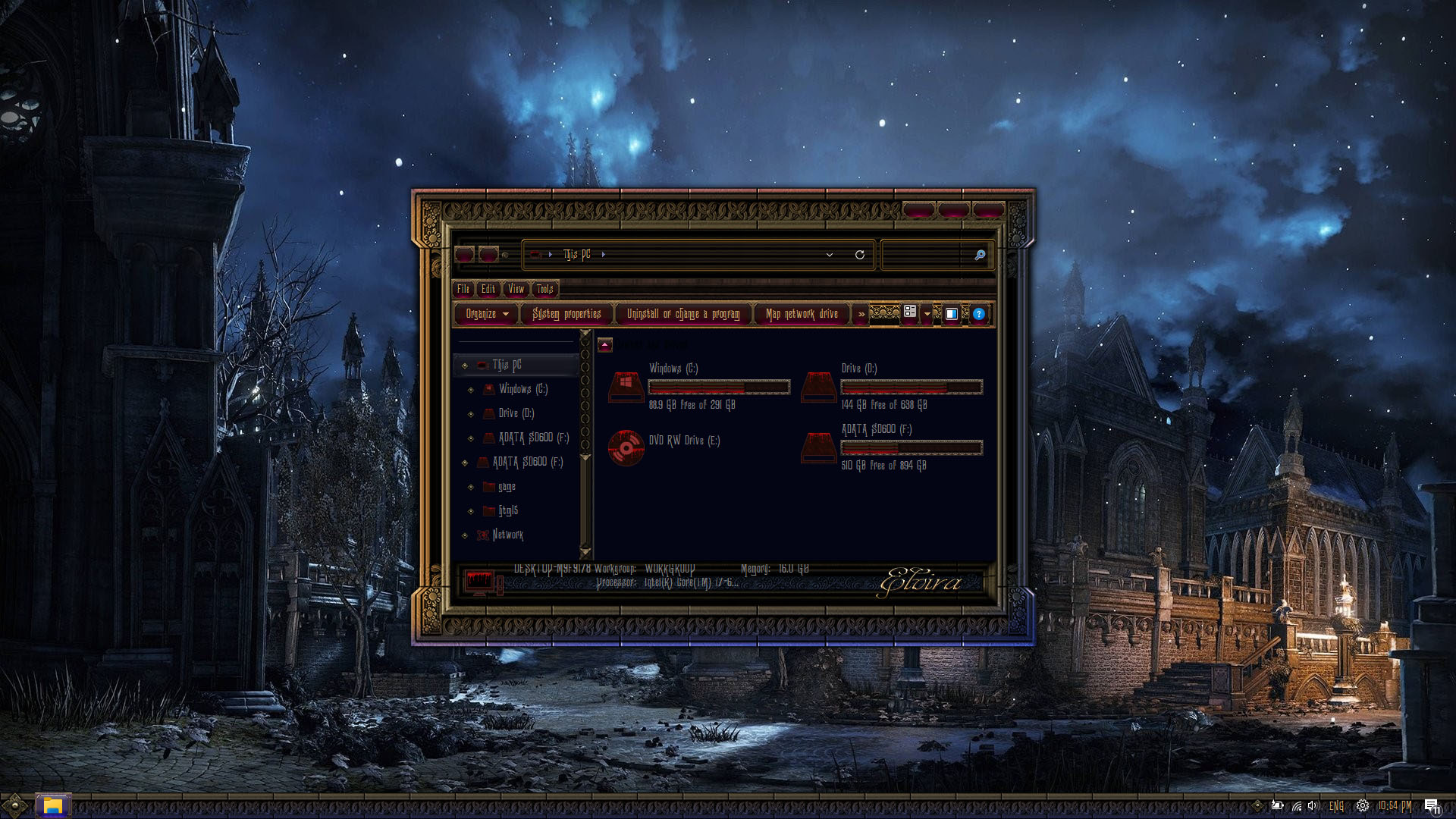Open the Edit menu
This screenshot has width=1456, height=819.
(x=488, y=289)
